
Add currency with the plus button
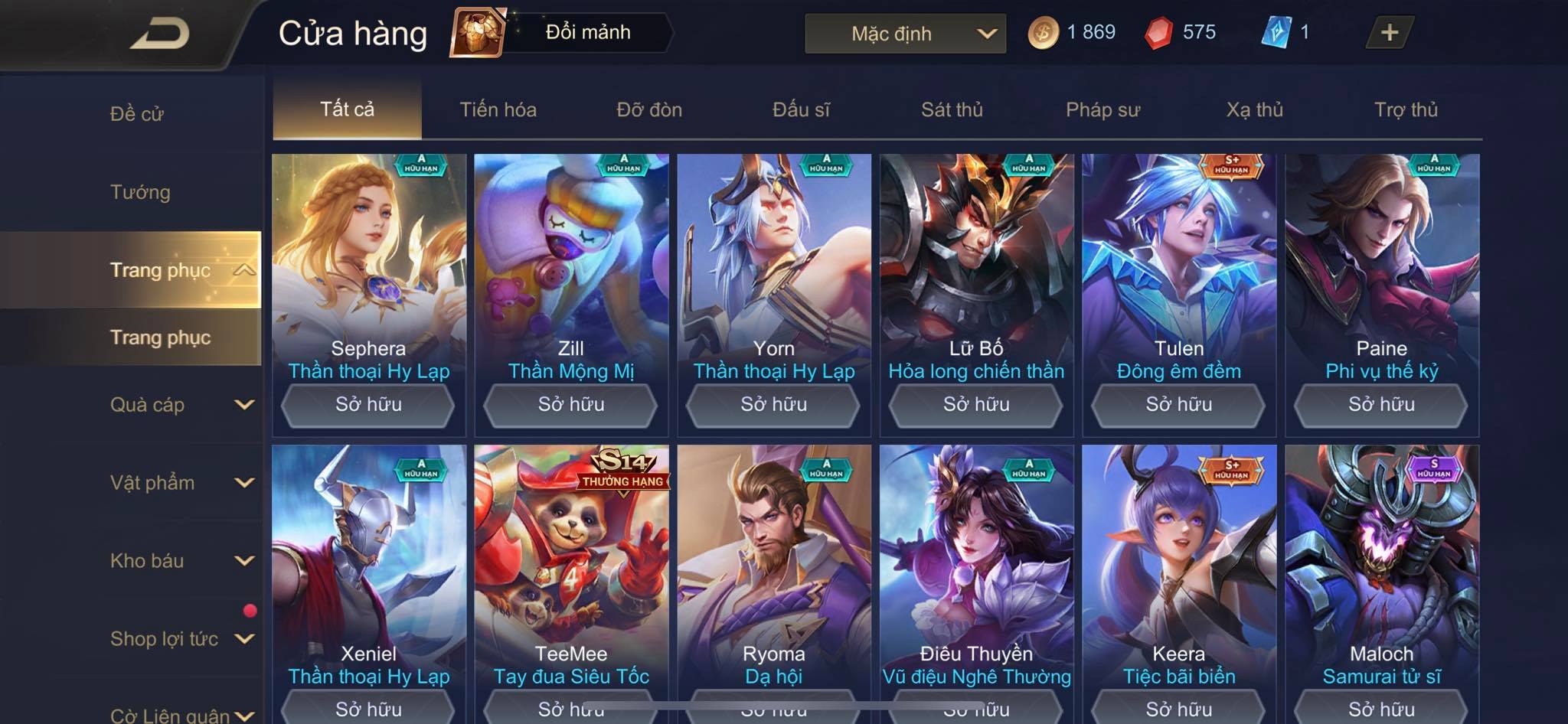pos(1389,33)
